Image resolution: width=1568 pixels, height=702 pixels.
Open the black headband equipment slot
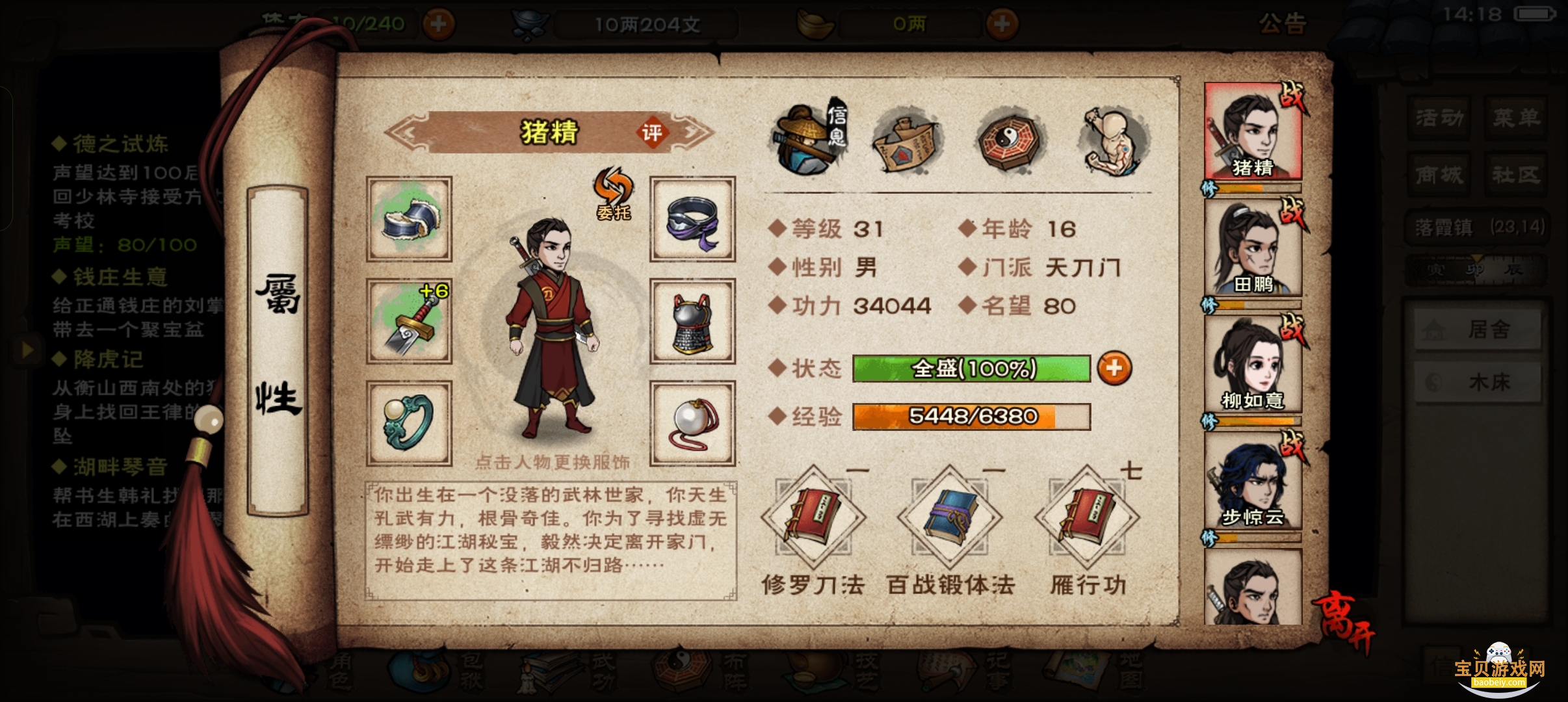click(x=692, y=219)
